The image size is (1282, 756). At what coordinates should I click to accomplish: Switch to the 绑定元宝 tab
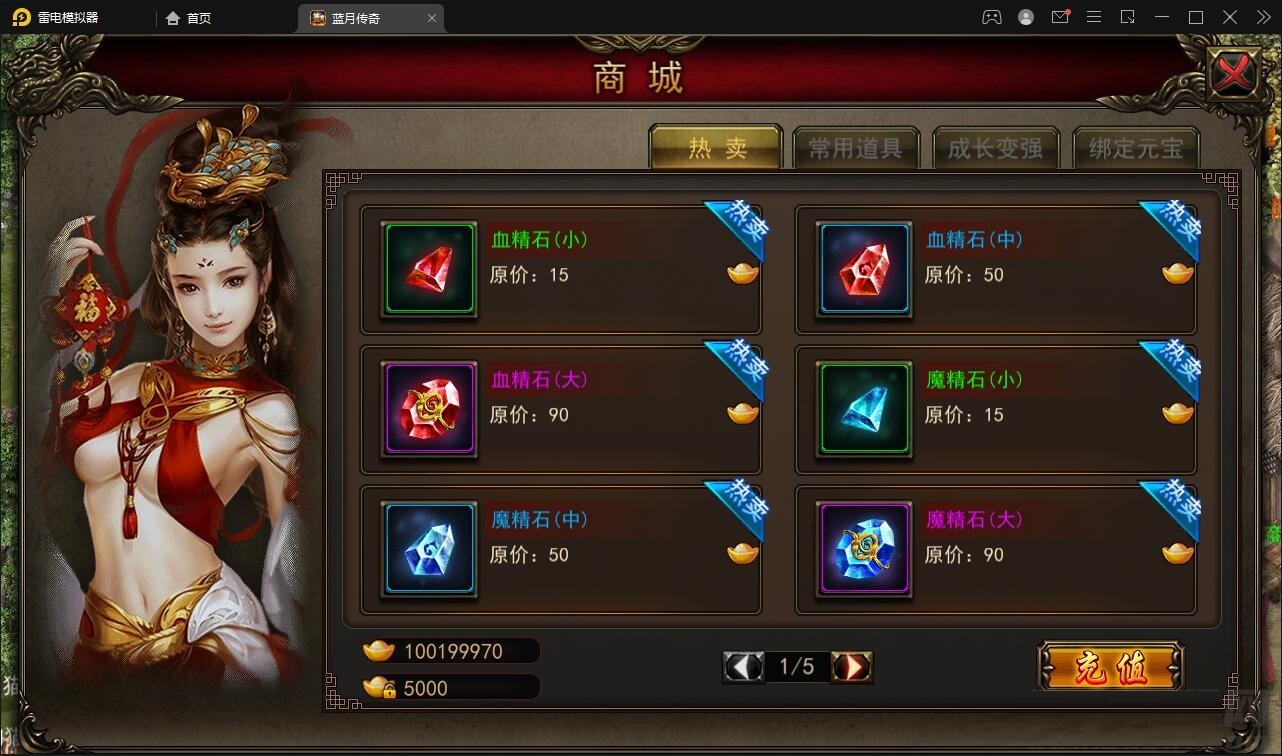[x=1136, y=147]
